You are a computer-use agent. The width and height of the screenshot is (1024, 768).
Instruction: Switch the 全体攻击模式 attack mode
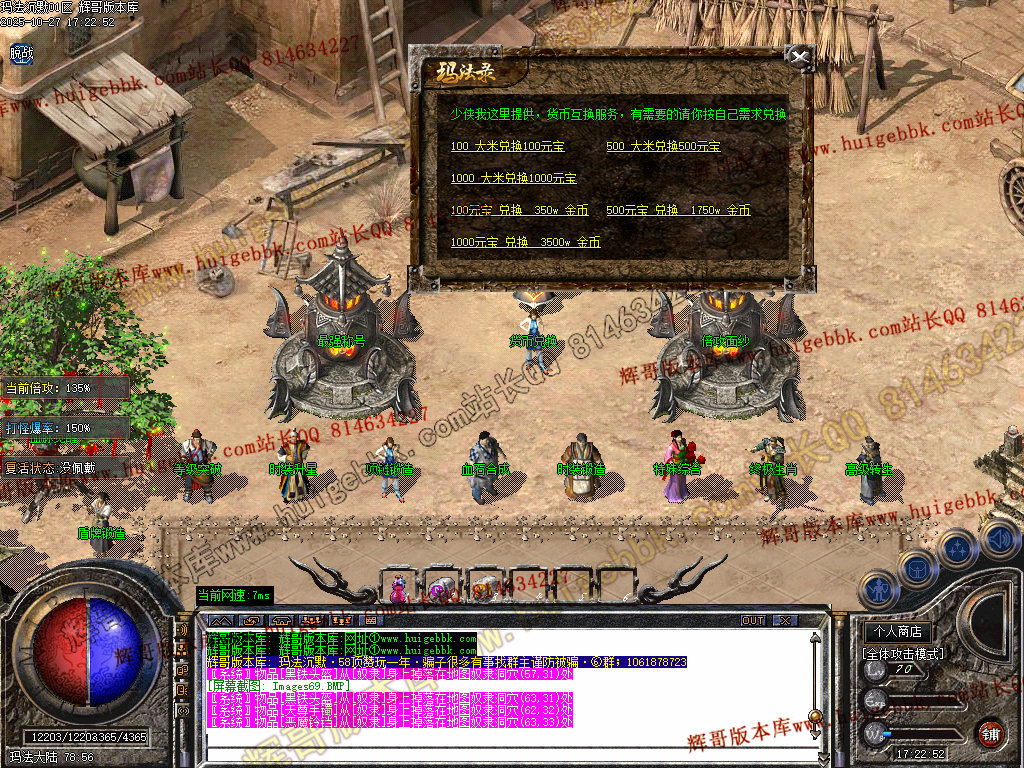coord(902,653)
